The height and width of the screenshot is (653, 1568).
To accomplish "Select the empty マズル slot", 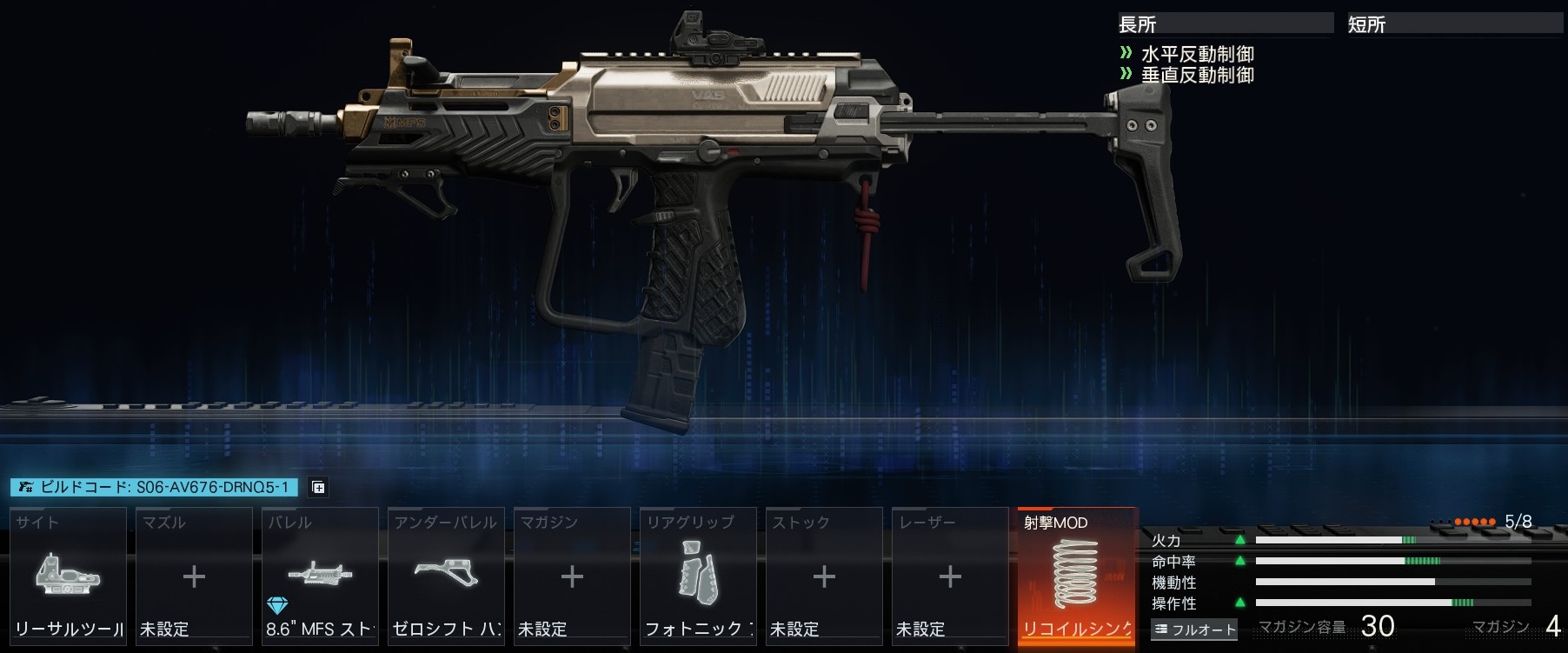I will [194, 576].
